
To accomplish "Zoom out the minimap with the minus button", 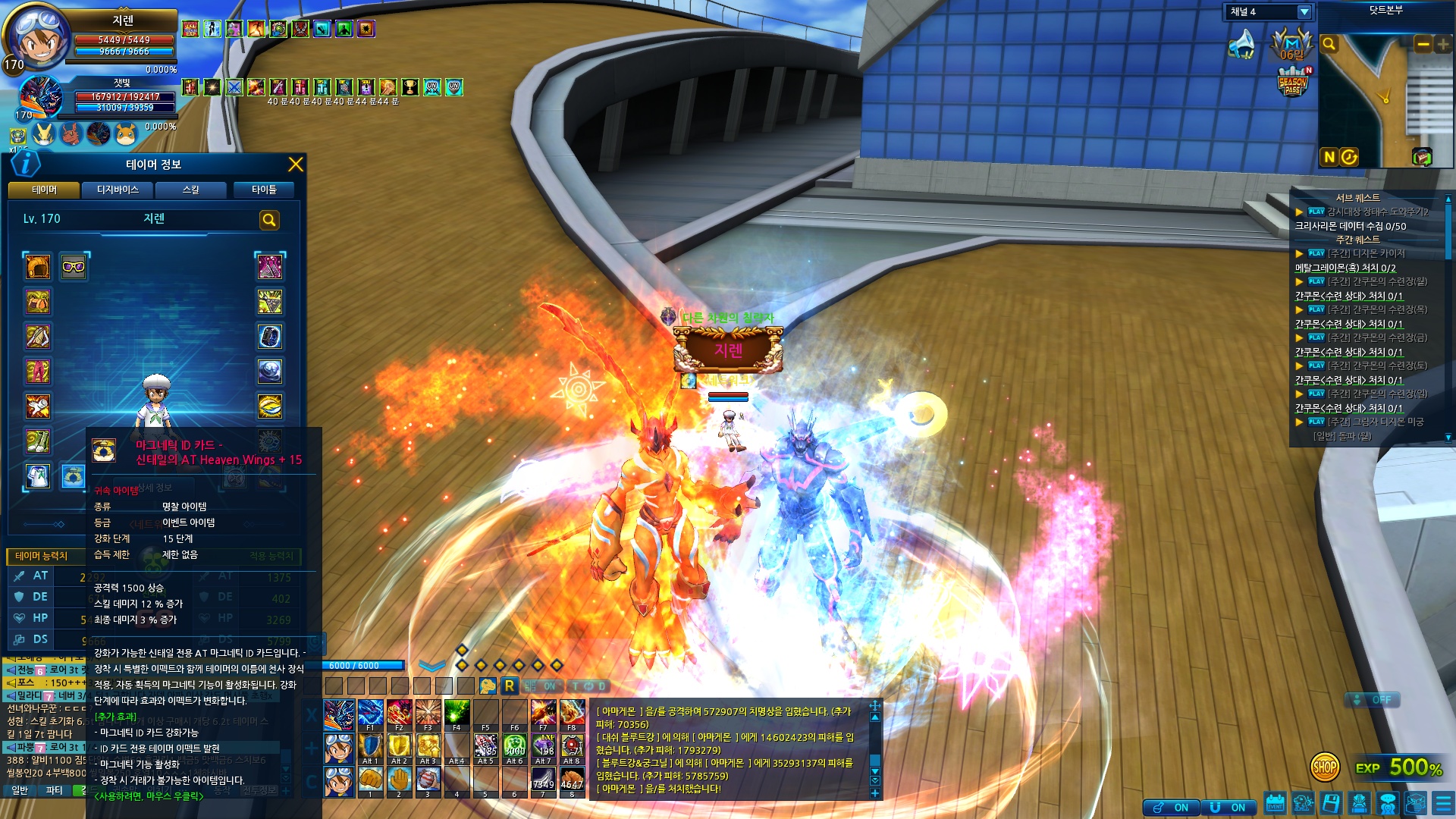I will pos(1423,45).
